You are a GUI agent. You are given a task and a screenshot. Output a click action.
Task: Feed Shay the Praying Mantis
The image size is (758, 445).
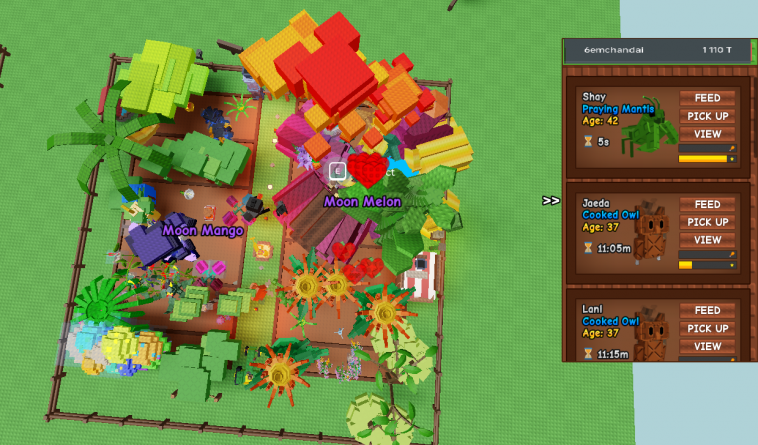(x=707, y=98)
